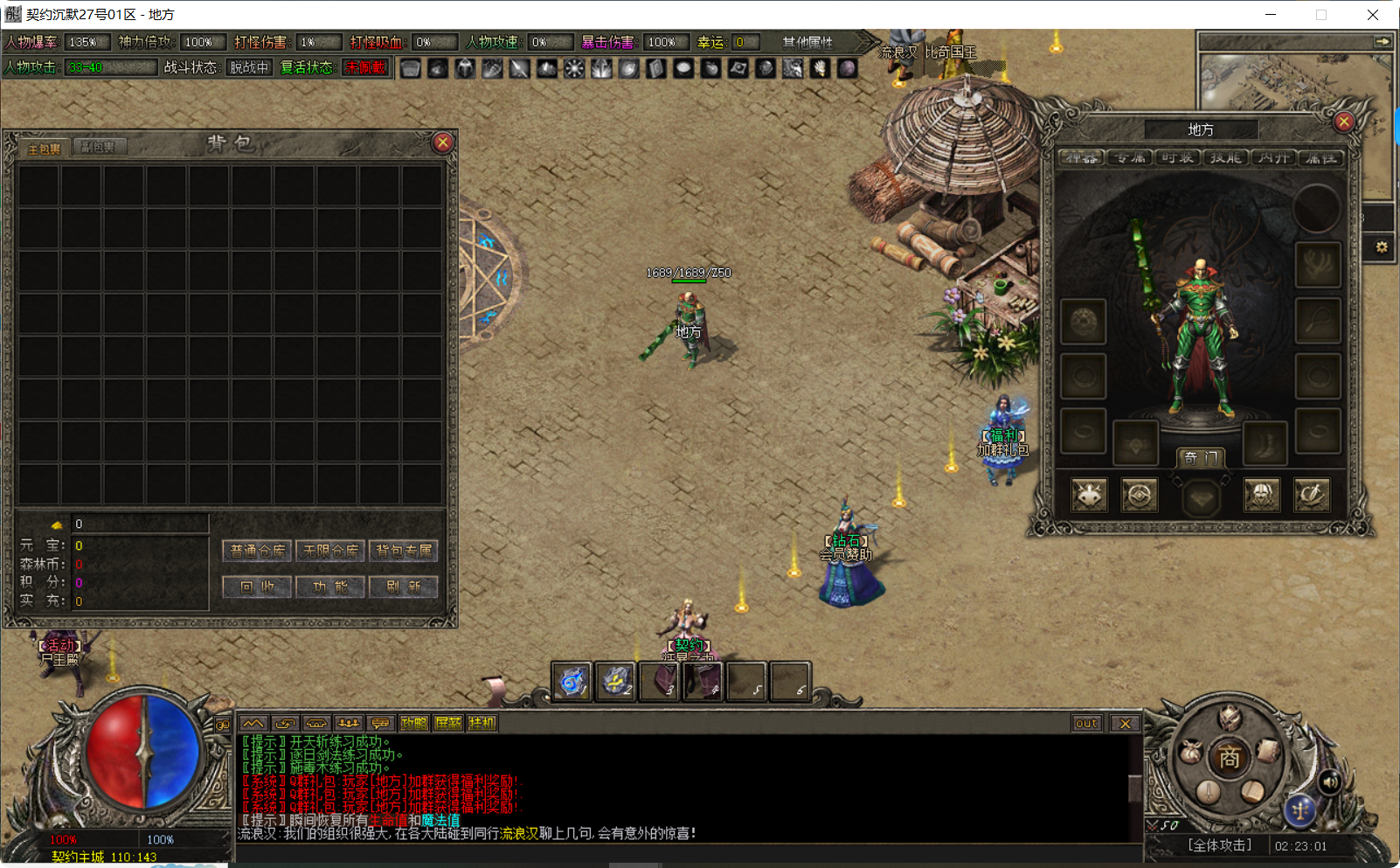Open the 普通仓库 normal warehouse
The width and height of the screenshot is (1400, 868).
[258, 551]
